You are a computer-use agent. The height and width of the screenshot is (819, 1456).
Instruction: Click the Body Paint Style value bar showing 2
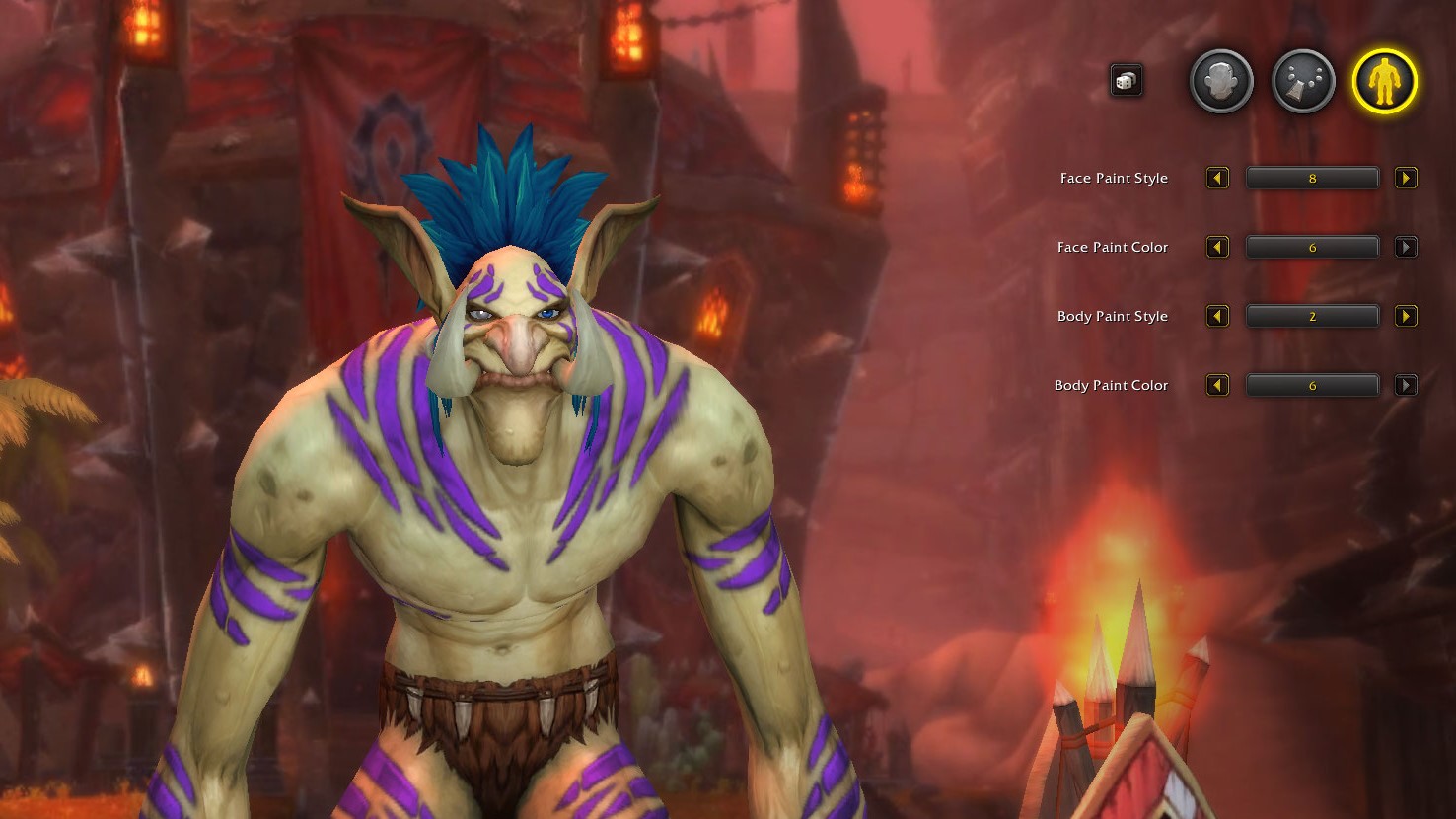click(x=1312, y=316)
